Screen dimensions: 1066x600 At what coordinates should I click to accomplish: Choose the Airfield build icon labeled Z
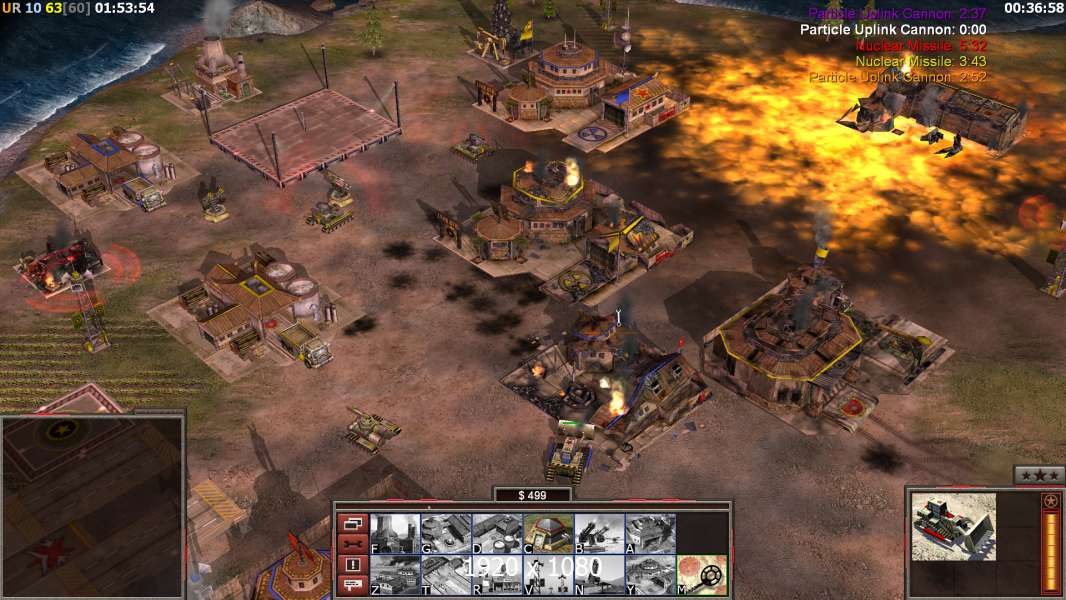(395, 575)
